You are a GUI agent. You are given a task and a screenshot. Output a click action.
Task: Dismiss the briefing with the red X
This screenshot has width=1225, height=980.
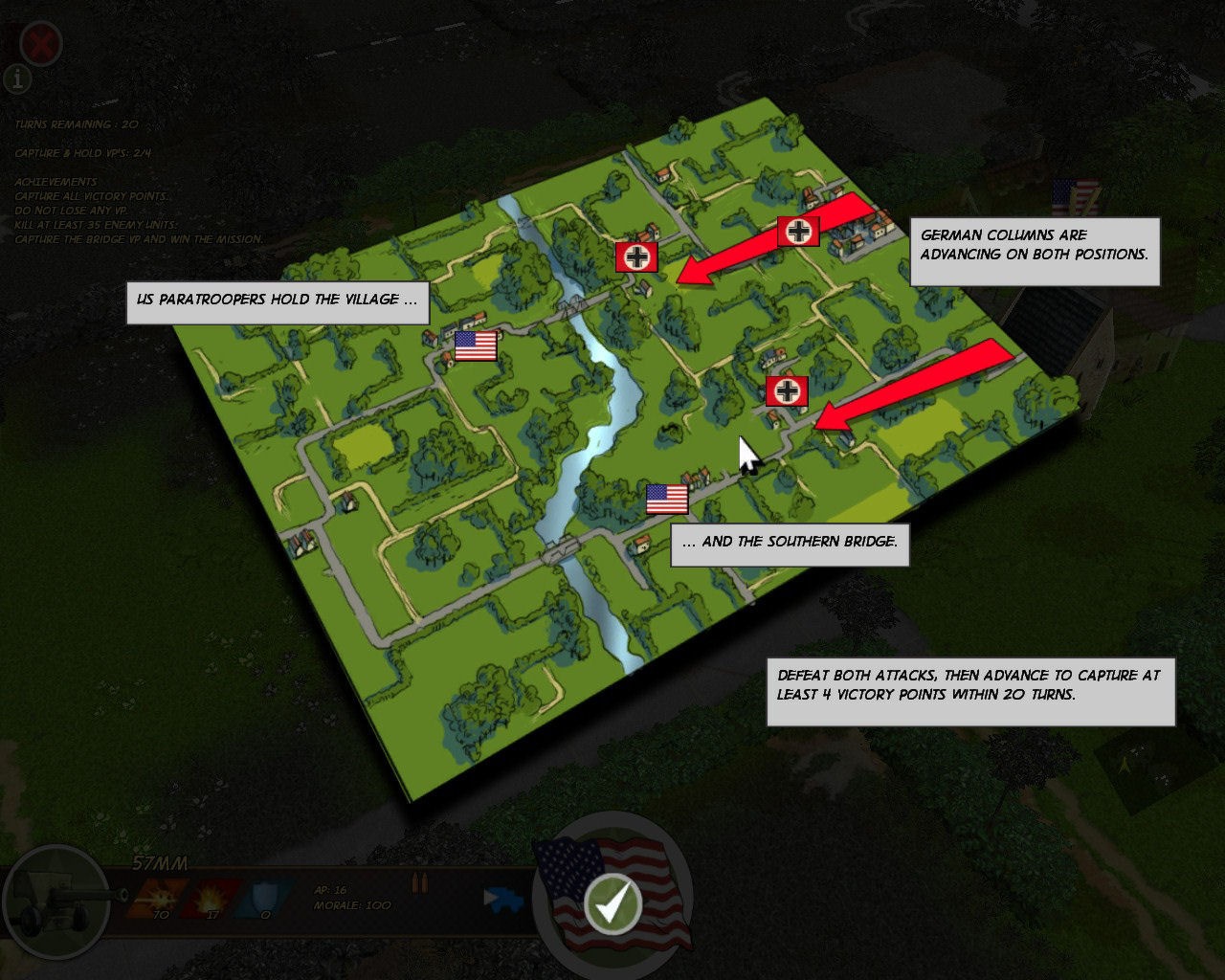40,42
